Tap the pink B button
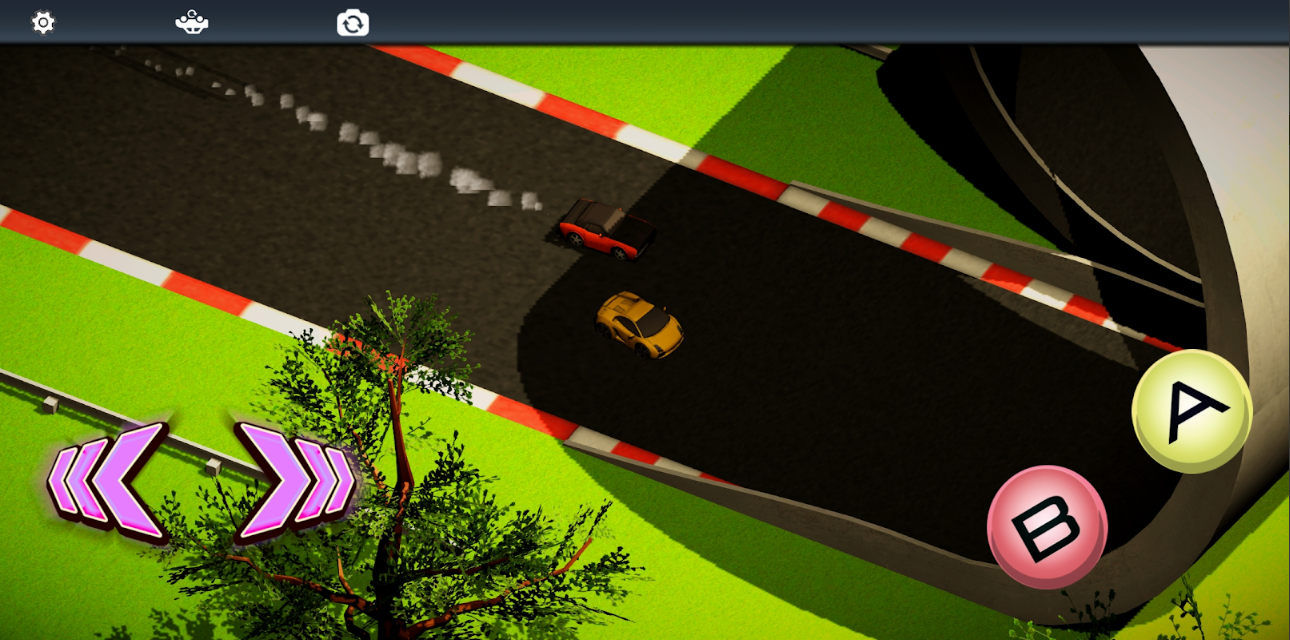This screenshot has width=1290, height=640. point(1047,526)
